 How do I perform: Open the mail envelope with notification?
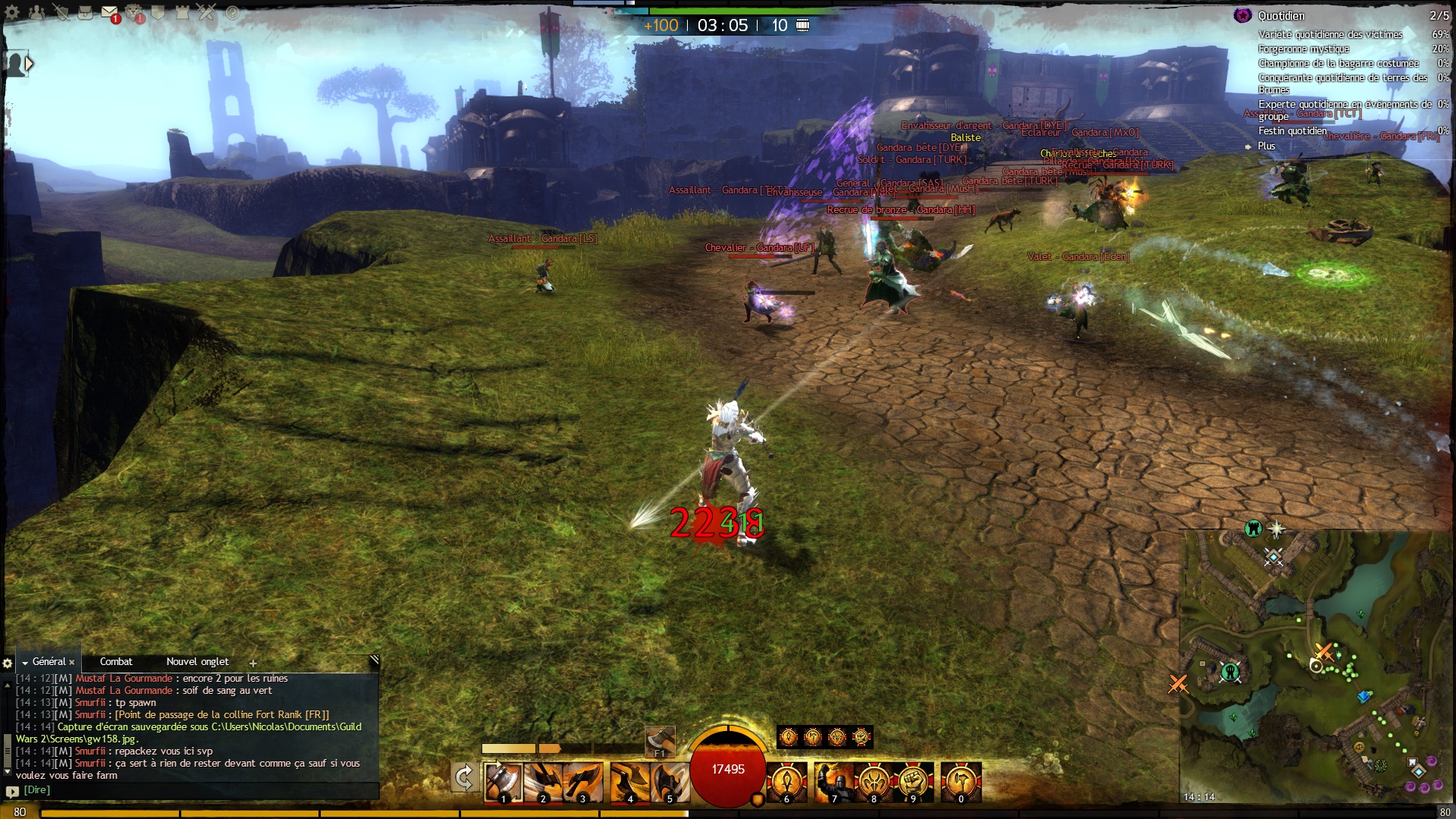[x=109, y=12]
